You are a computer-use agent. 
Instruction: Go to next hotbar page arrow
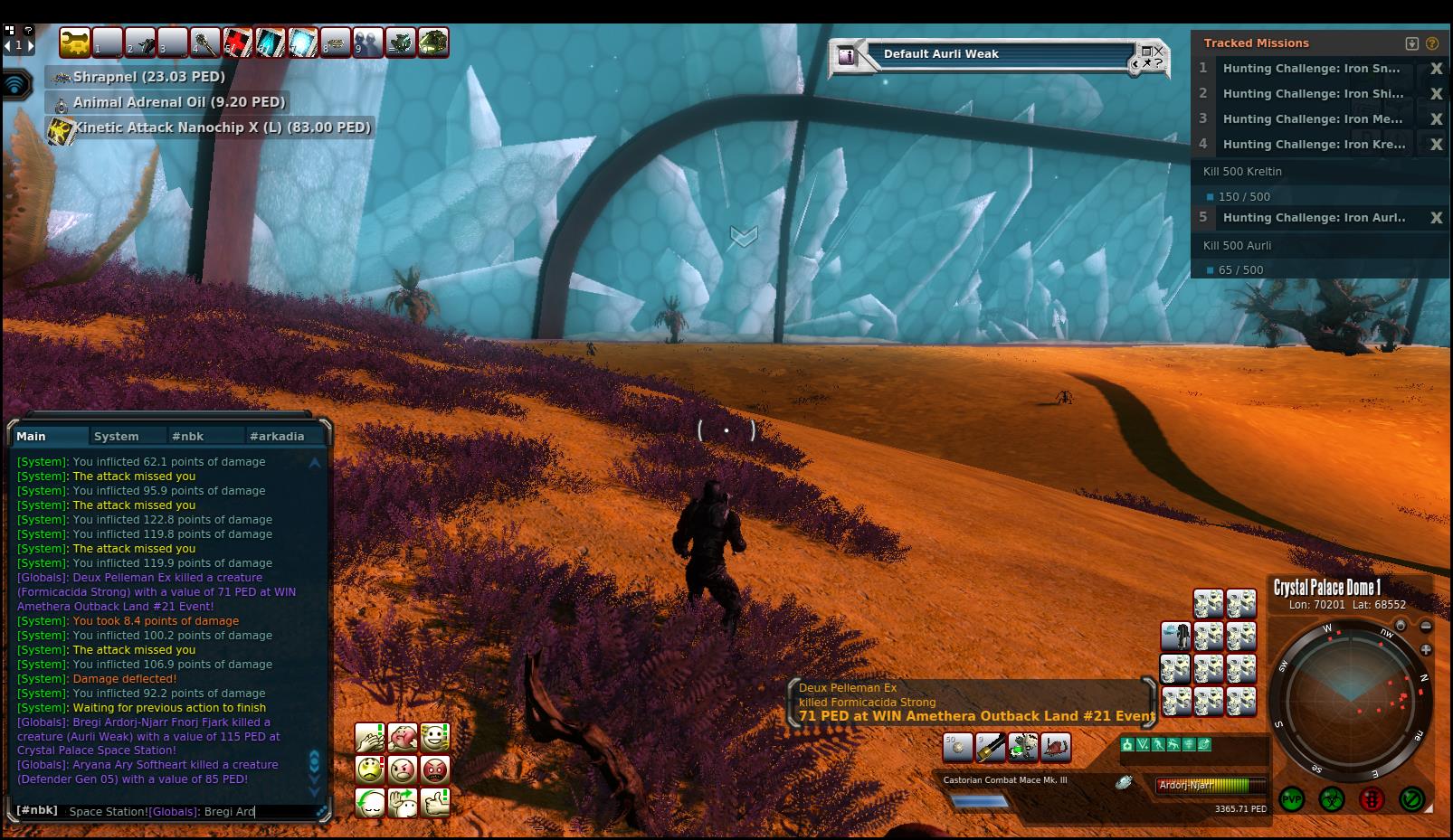pos(31,45)
